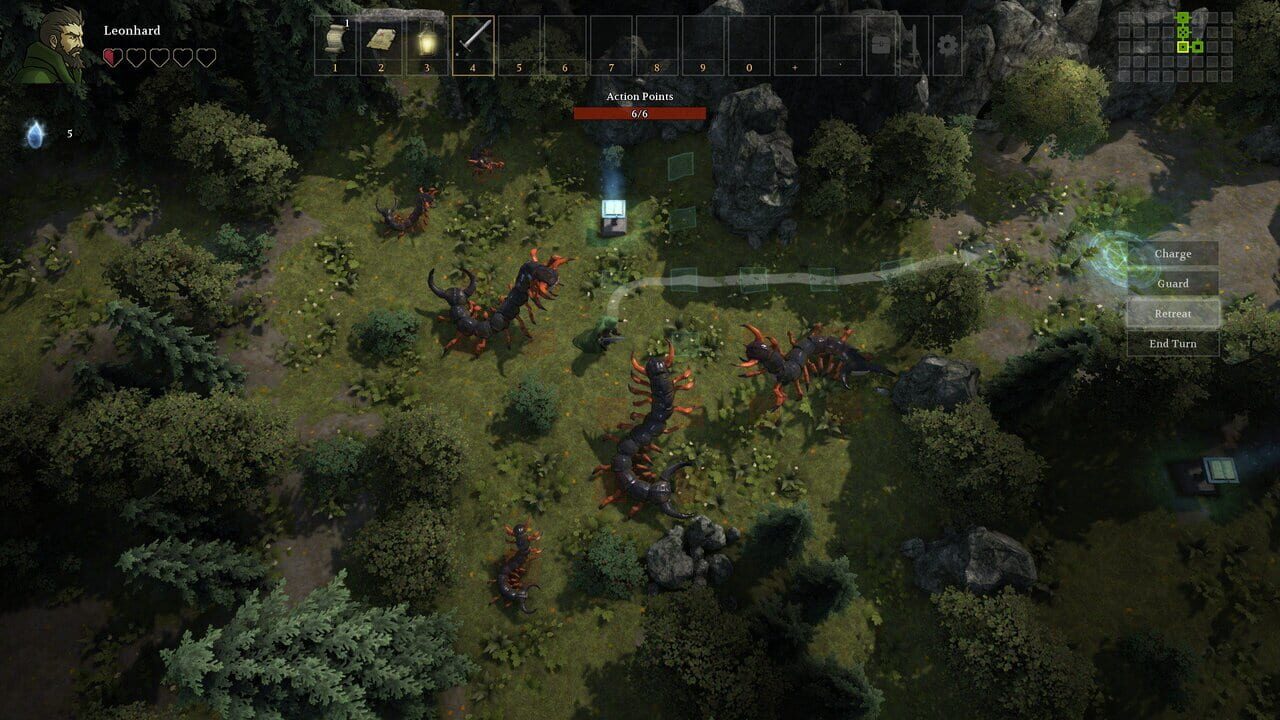1280x720 pixels.
Task: Click the bag icon near the toolbar's right side
Action: [x=879, y=43]
